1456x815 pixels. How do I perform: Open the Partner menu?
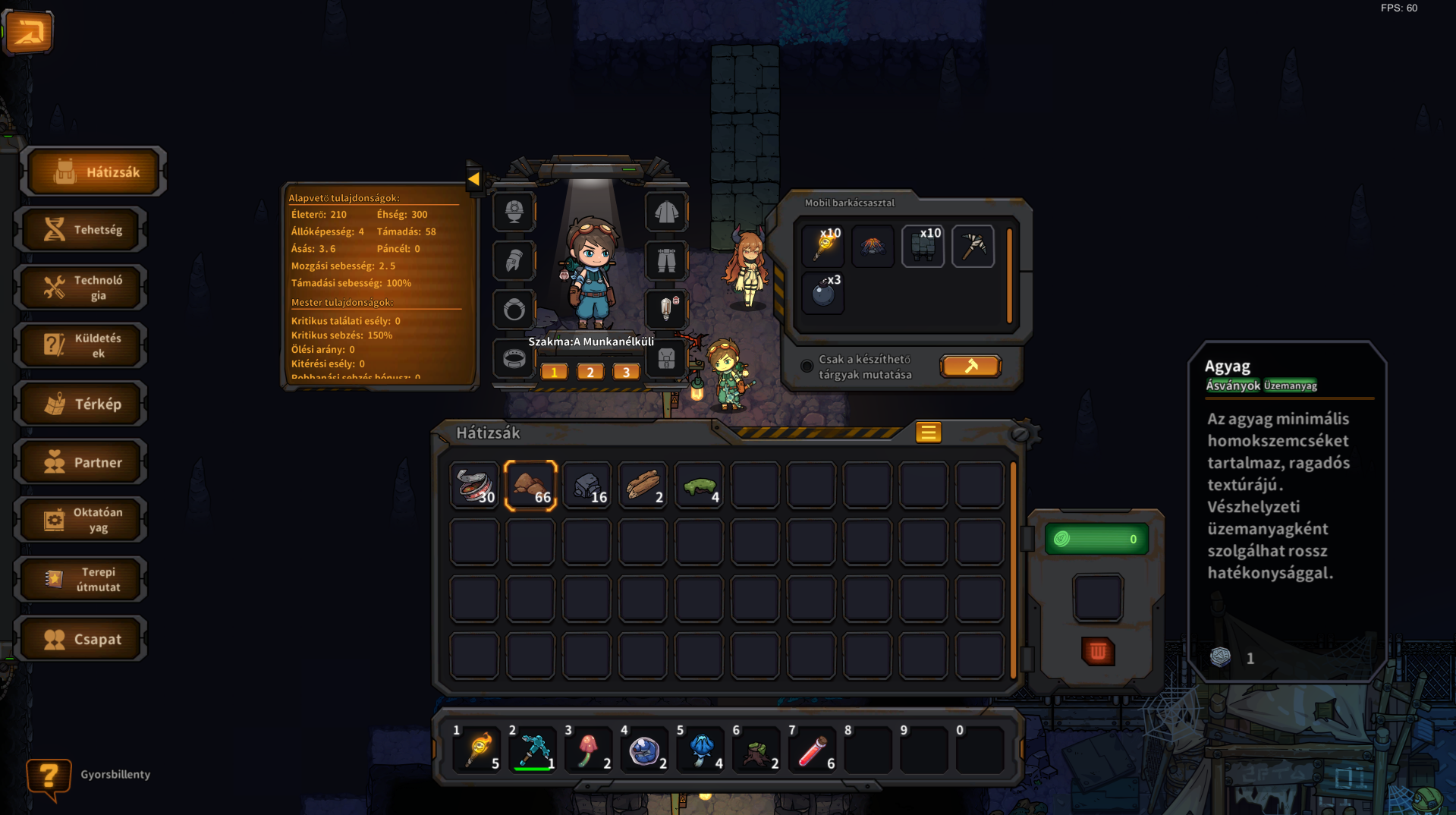coord(82,462)
